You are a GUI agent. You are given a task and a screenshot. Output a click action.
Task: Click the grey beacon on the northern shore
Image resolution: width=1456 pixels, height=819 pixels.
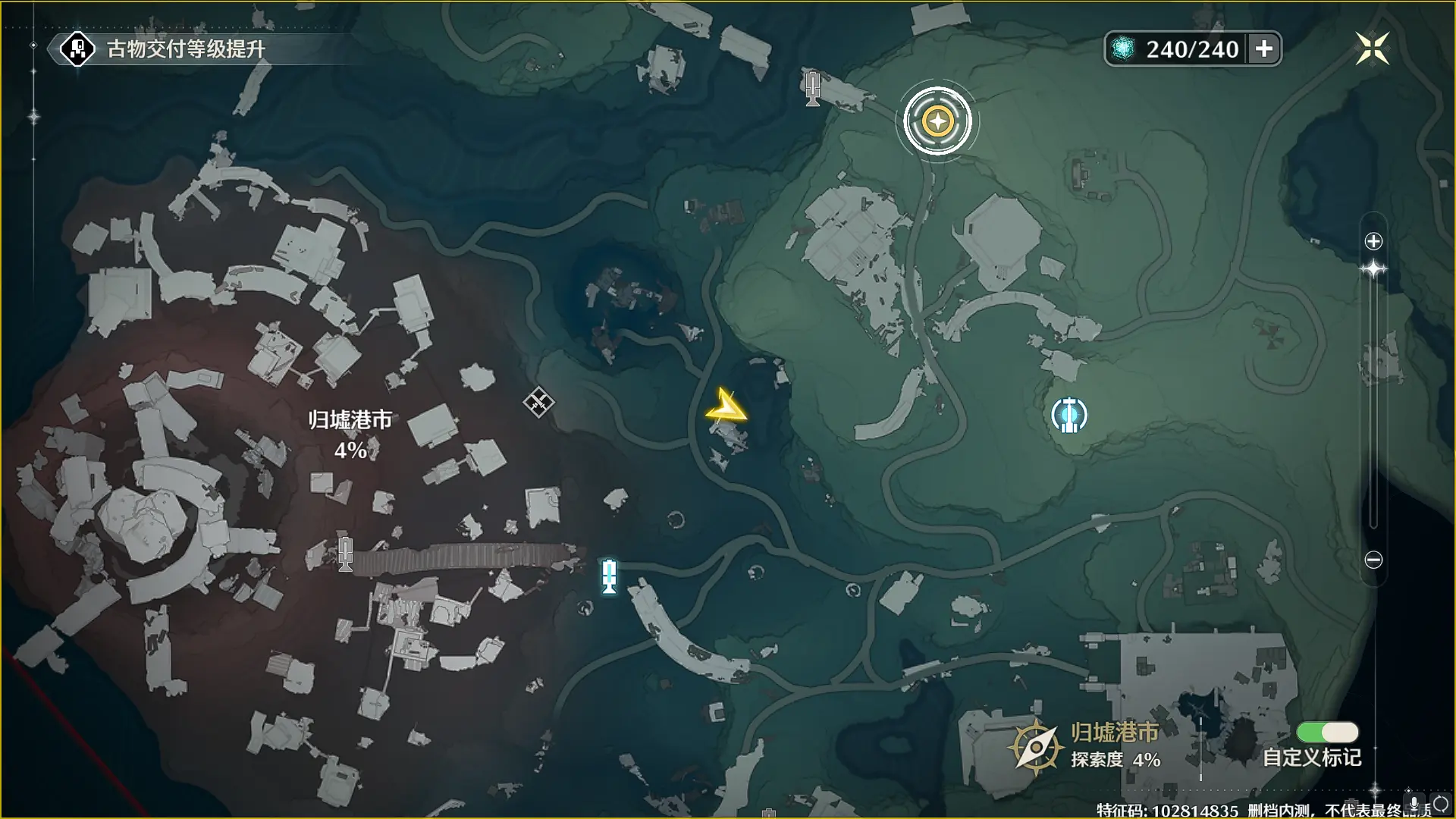click(812, 88)
